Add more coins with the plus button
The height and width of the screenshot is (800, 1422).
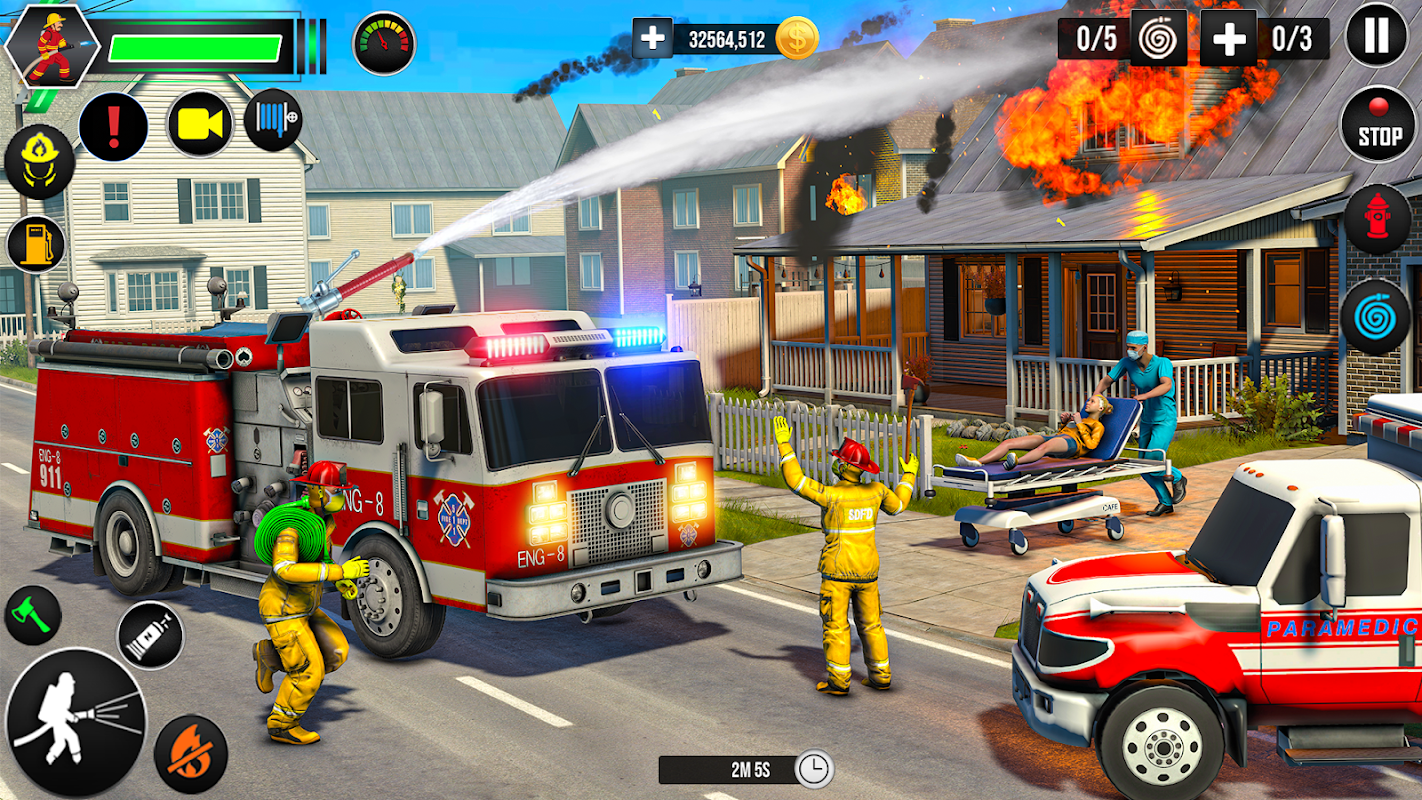pyautogui.click(x=652, y=39)
